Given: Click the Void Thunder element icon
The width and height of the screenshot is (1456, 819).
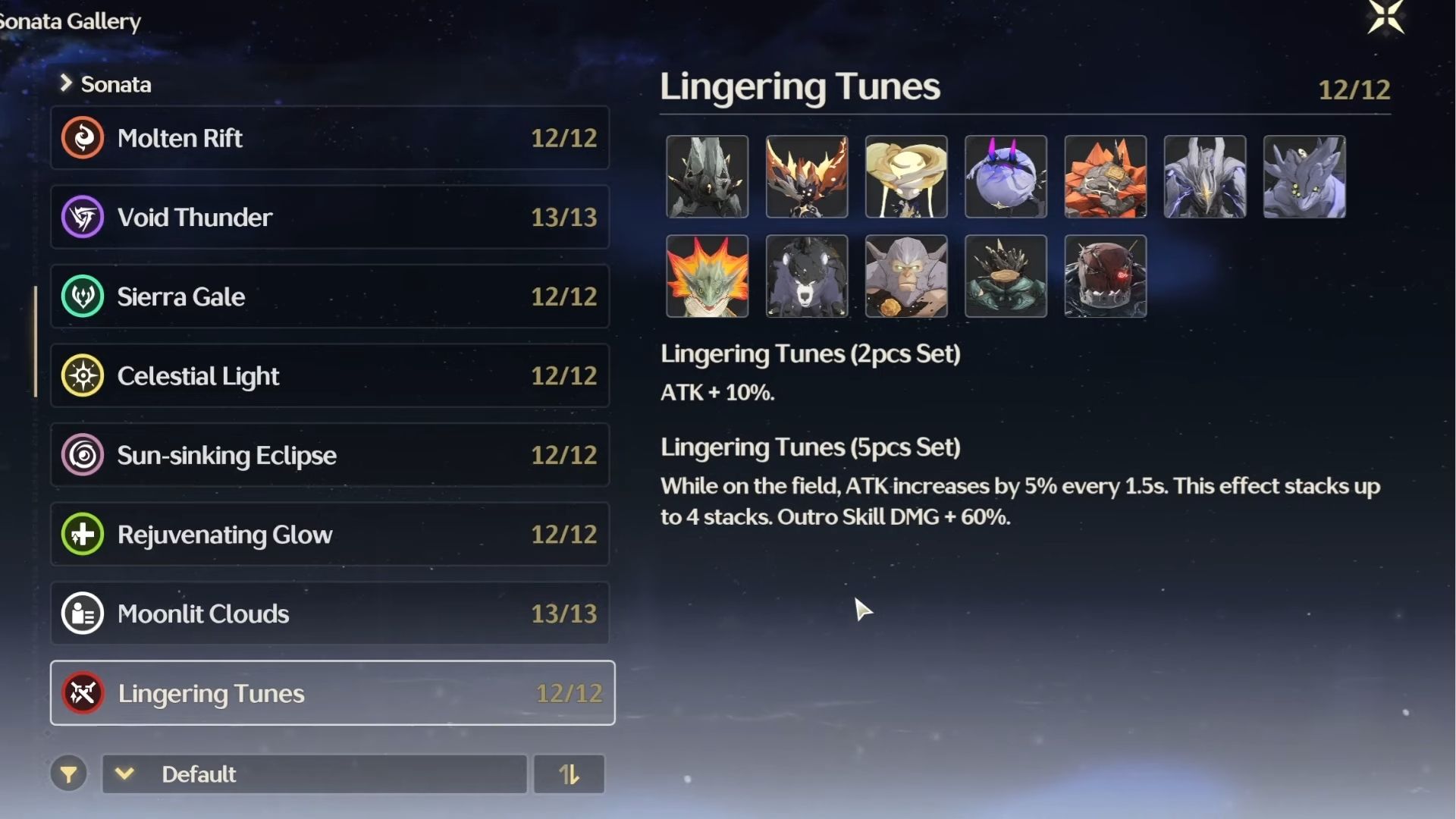Looking at the screenshot, I should click(x=83, y=217).
